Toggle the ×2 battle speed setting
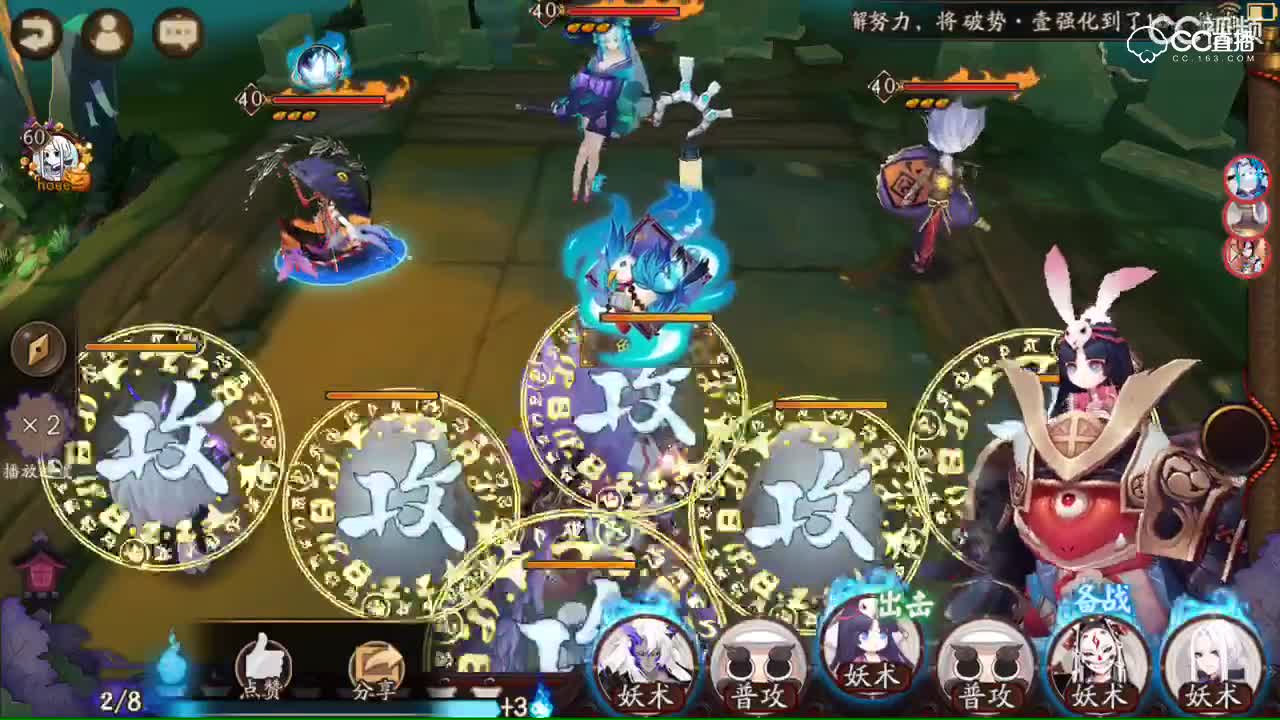 point(40,424)
